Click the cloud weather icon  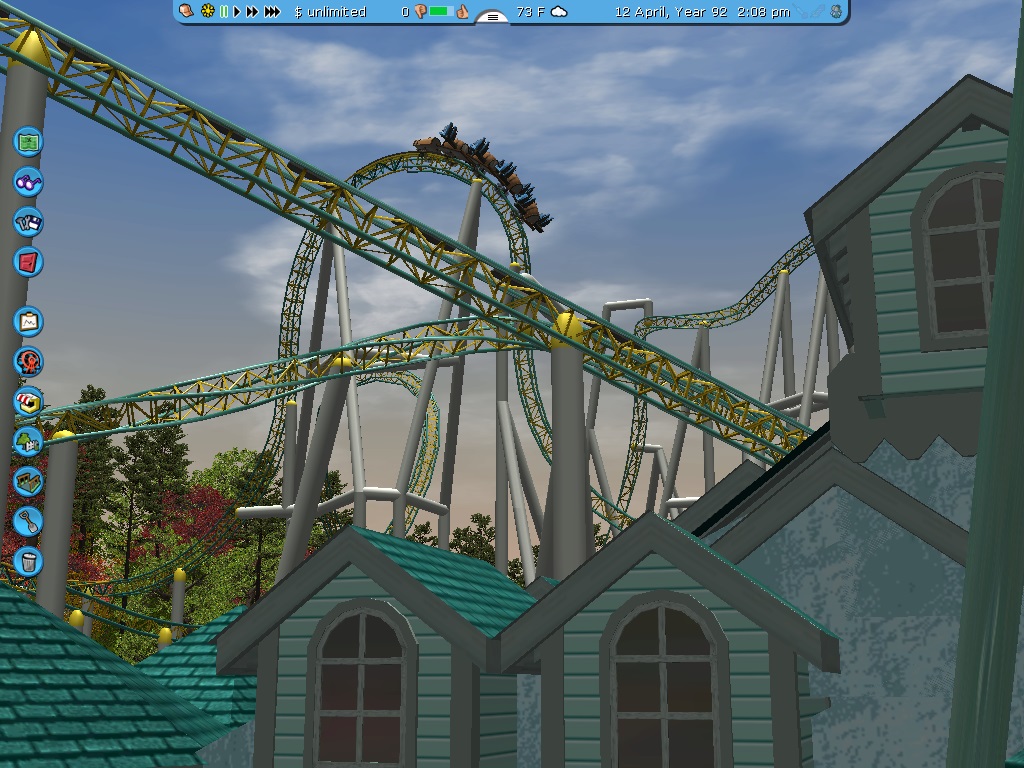[x=559, y=12]
